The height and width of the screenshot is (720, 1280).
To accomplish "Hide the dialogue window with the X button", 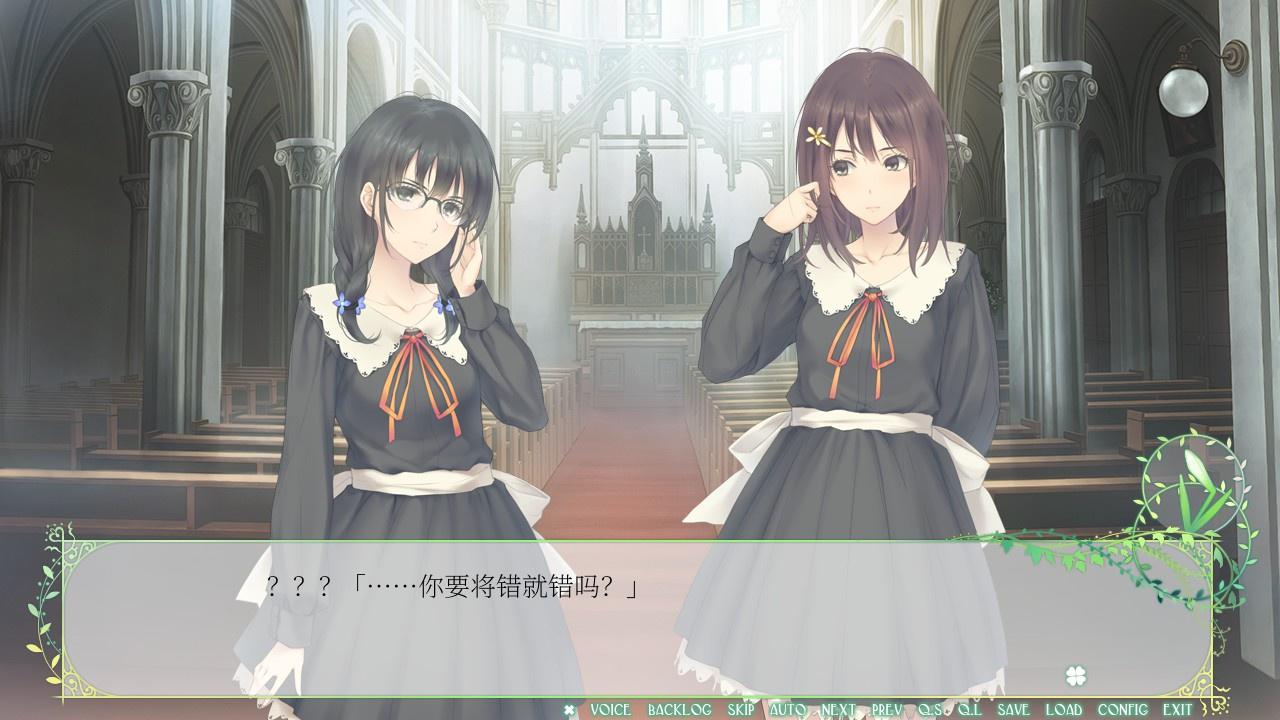I will pos(570,710).
